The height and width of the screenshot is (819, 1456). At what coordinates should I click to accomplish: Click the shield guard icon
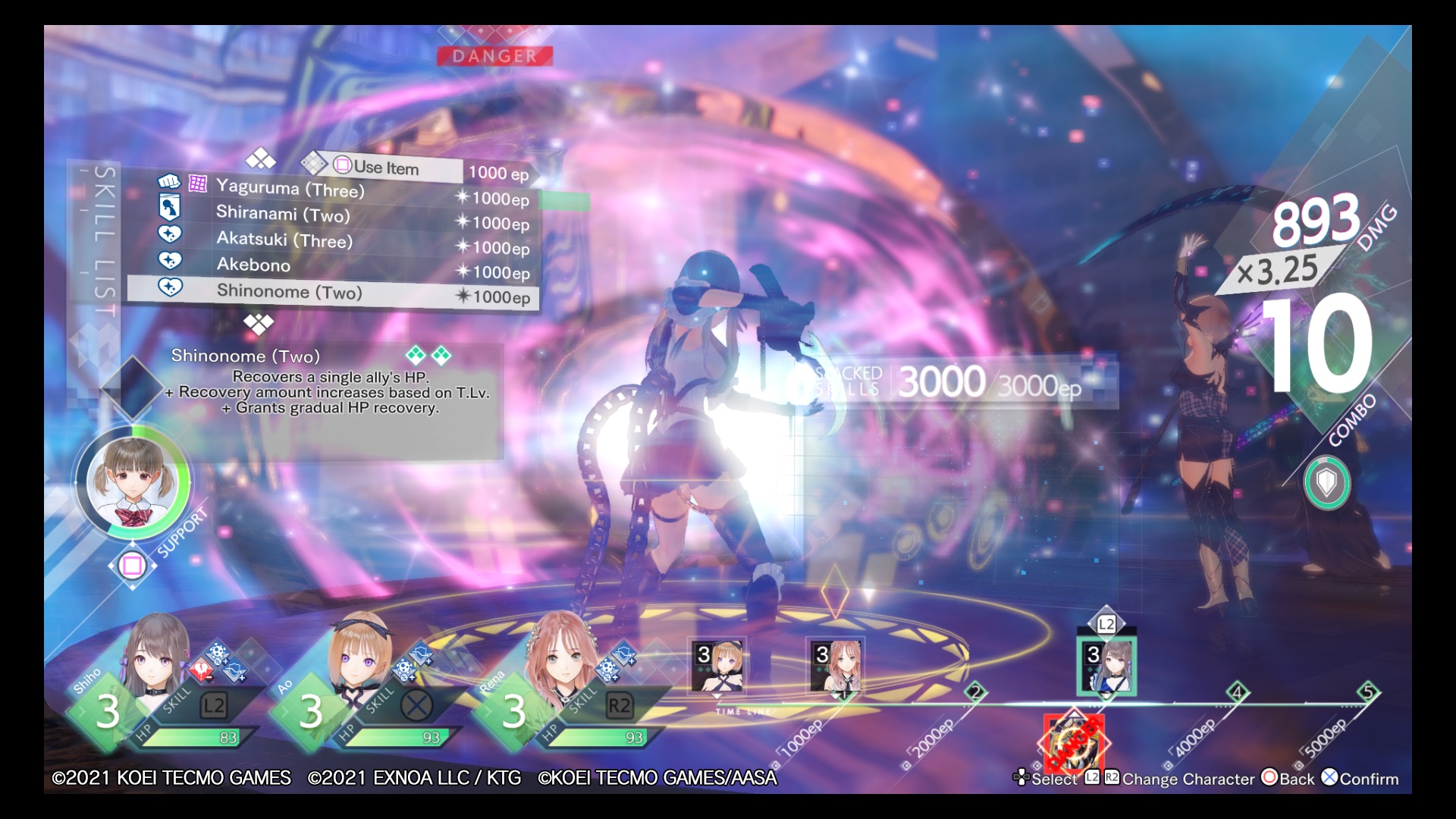click(x=1326, y=482)
